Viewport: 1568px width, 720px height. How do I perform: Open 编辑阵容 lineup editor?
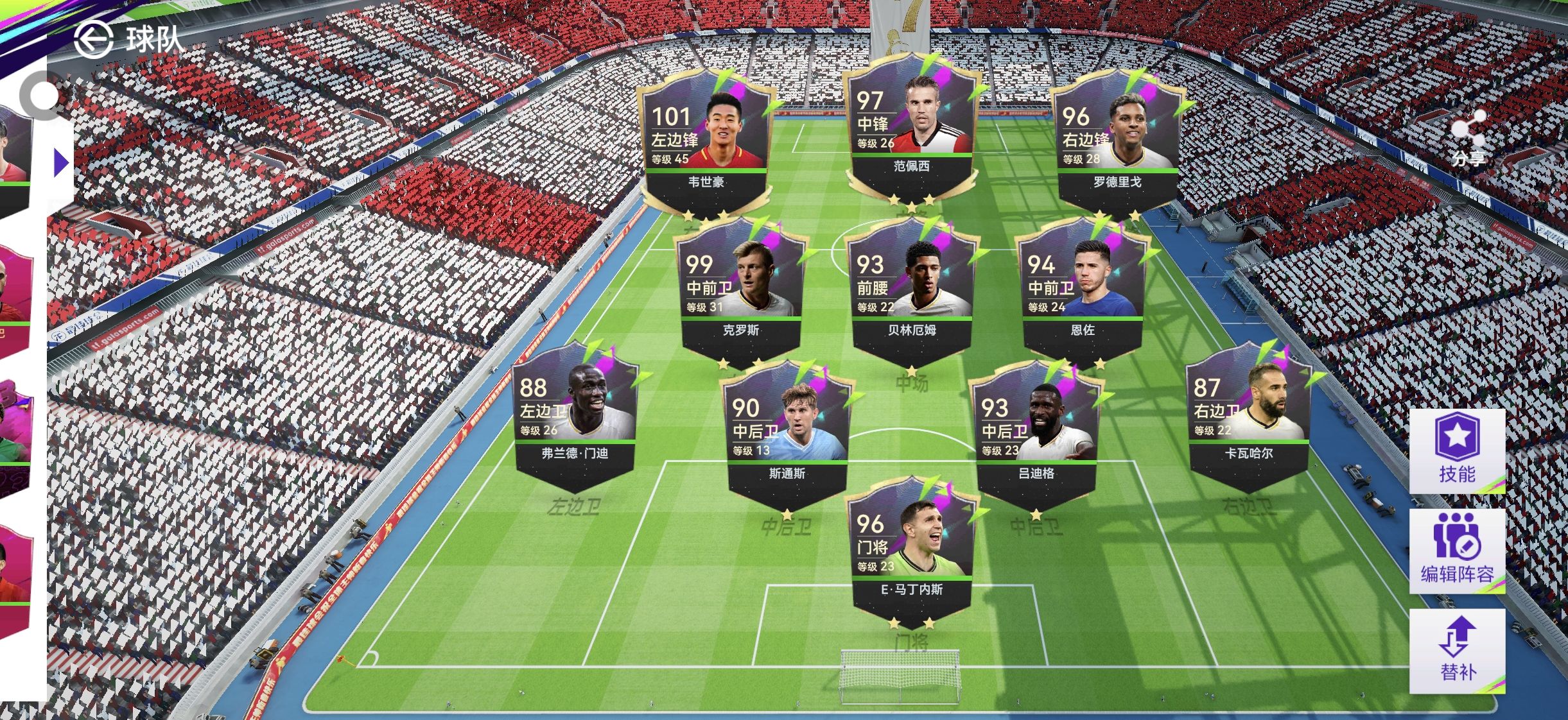(1457, 551)
